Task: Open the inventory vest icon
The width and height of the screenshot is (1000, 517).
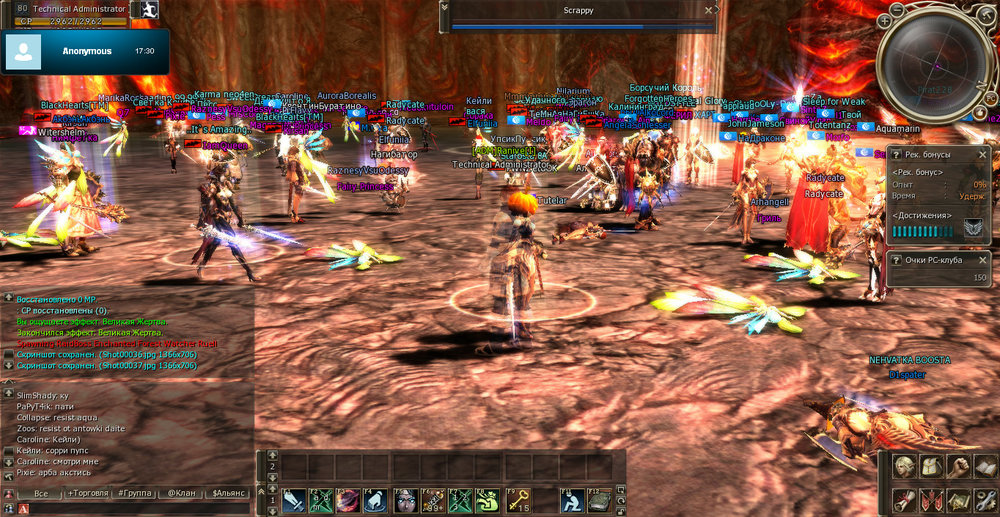Action: coord(930,468)
